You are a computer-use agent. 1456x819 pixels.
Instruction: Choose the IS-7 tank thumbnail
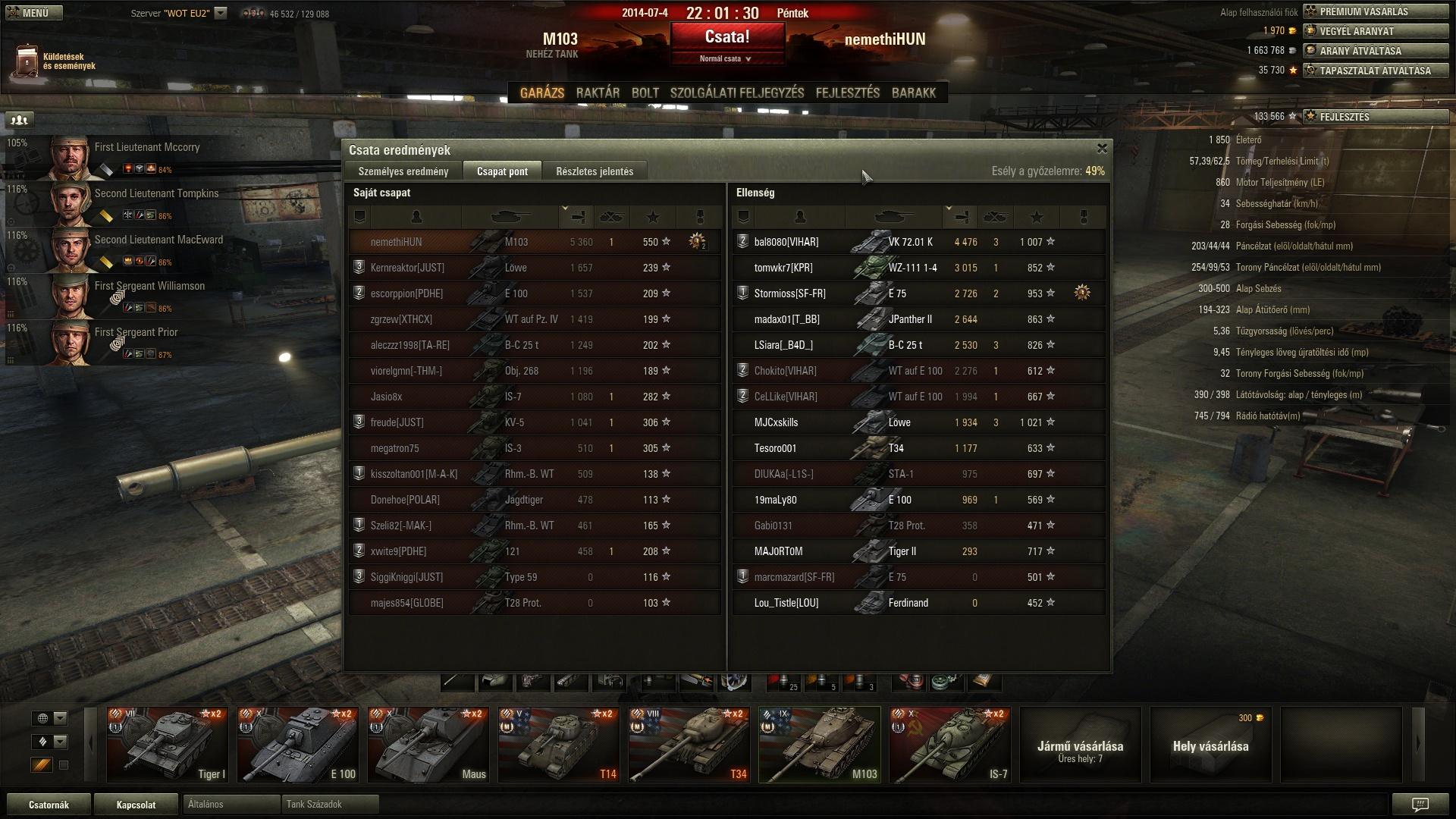(949, 745)
